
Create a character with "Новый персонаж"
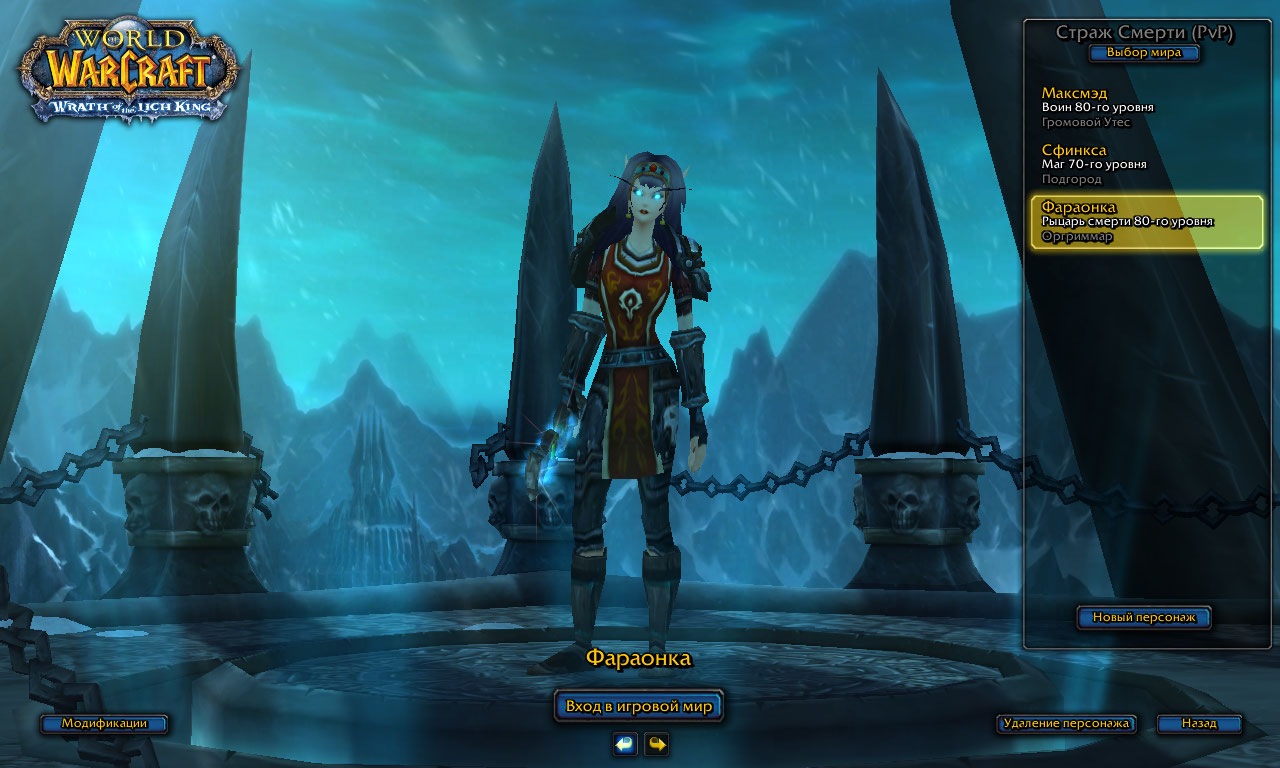(x=1143, y=618)
